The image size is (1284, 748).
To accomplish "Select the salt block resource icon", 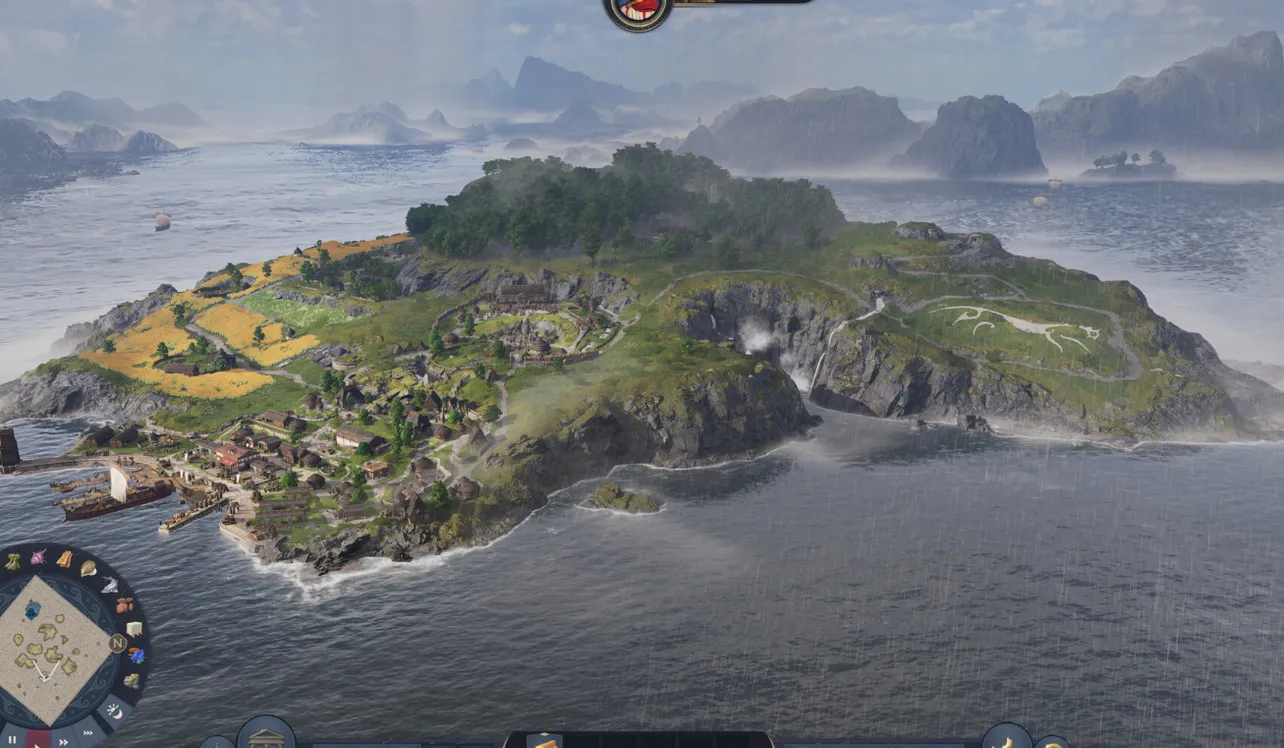I will pyautogui.click(x=134, y=629).
